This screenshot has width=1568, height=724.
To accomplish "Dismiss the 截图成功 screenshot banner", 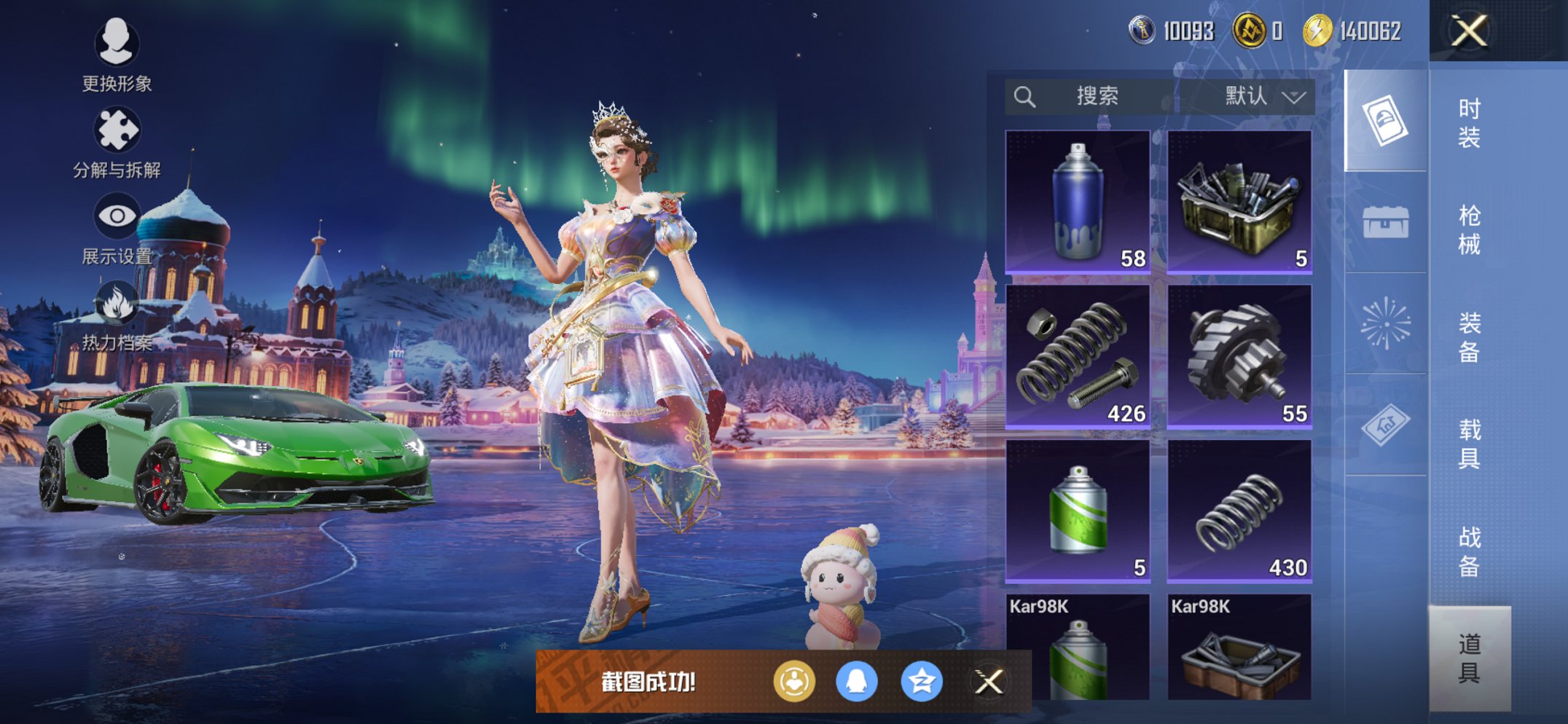I will pos(989,682).
